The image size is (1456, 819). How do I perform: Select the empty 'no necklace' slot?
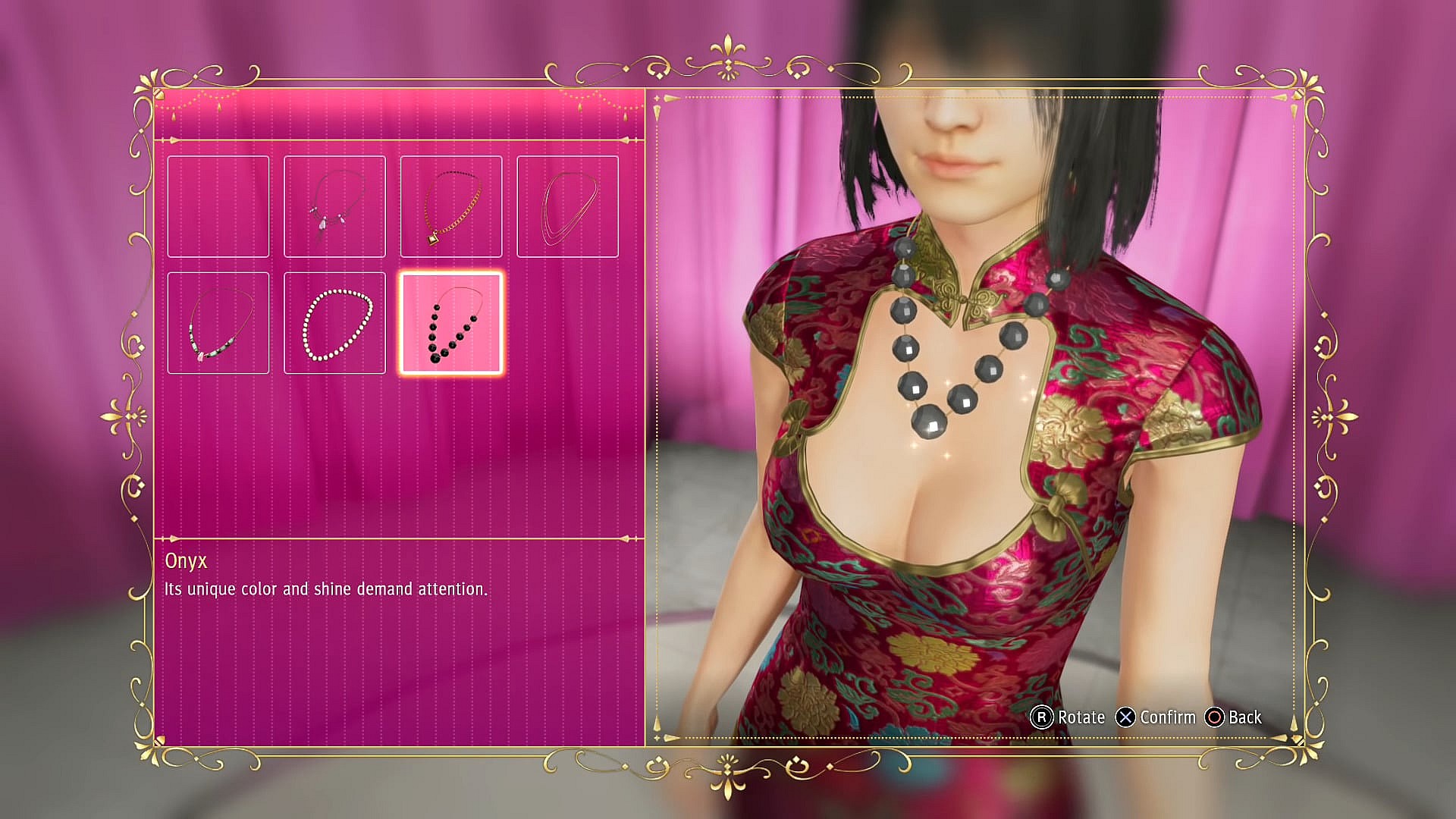pyautogui.click(x=218, y=206)
